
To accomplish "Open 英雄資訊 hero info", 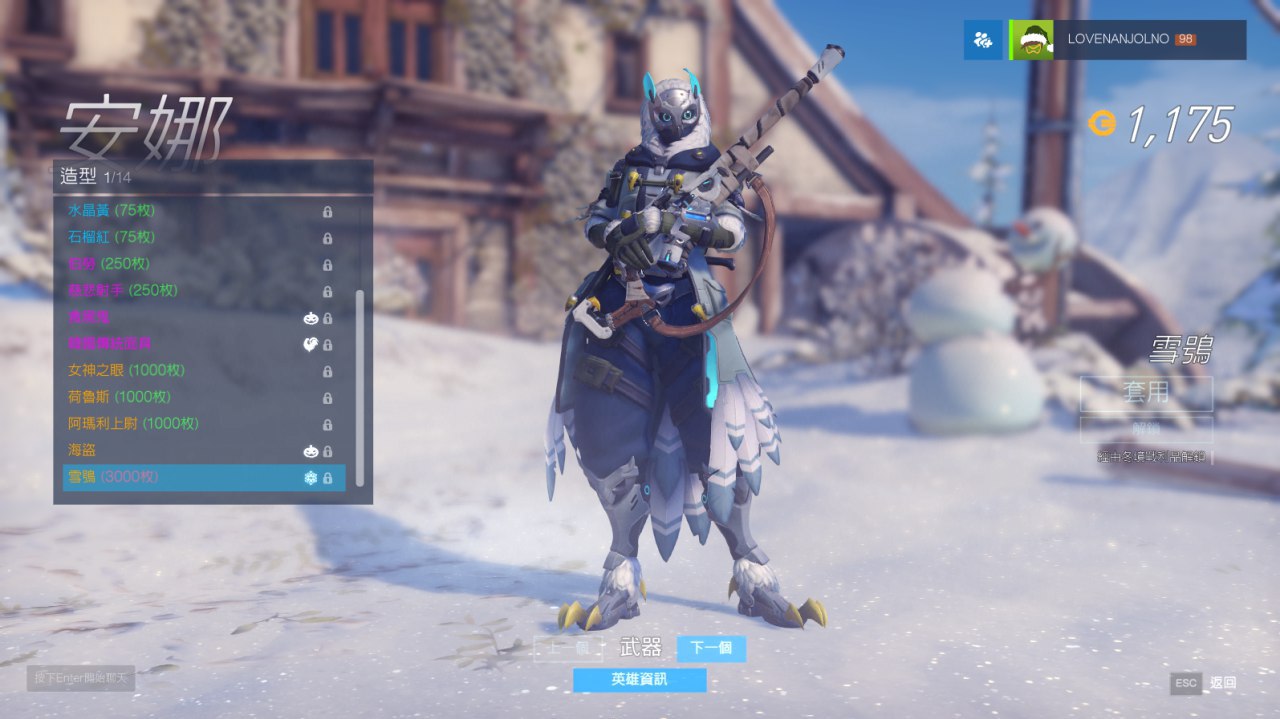I will [639, 680].
